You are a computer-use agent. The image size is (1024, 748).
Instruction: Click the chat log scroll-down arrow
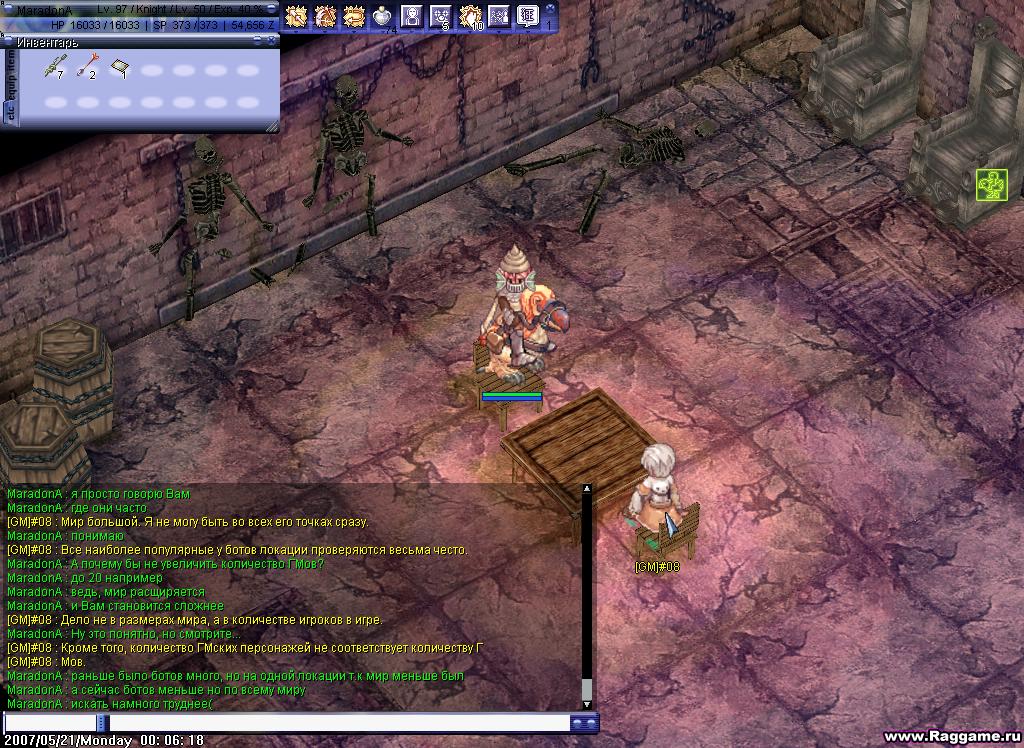tap(587, 702)
